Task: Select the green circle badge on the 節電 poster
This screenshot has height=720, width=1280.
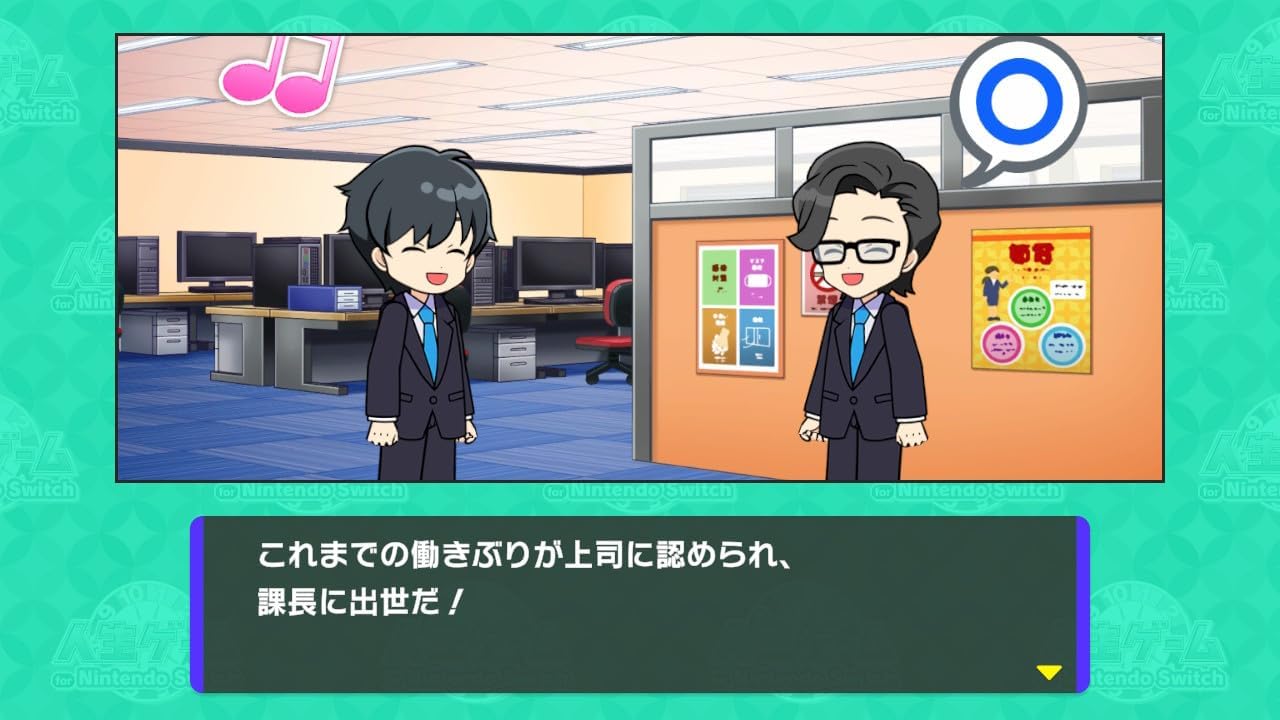Action: coord(1030,306)
